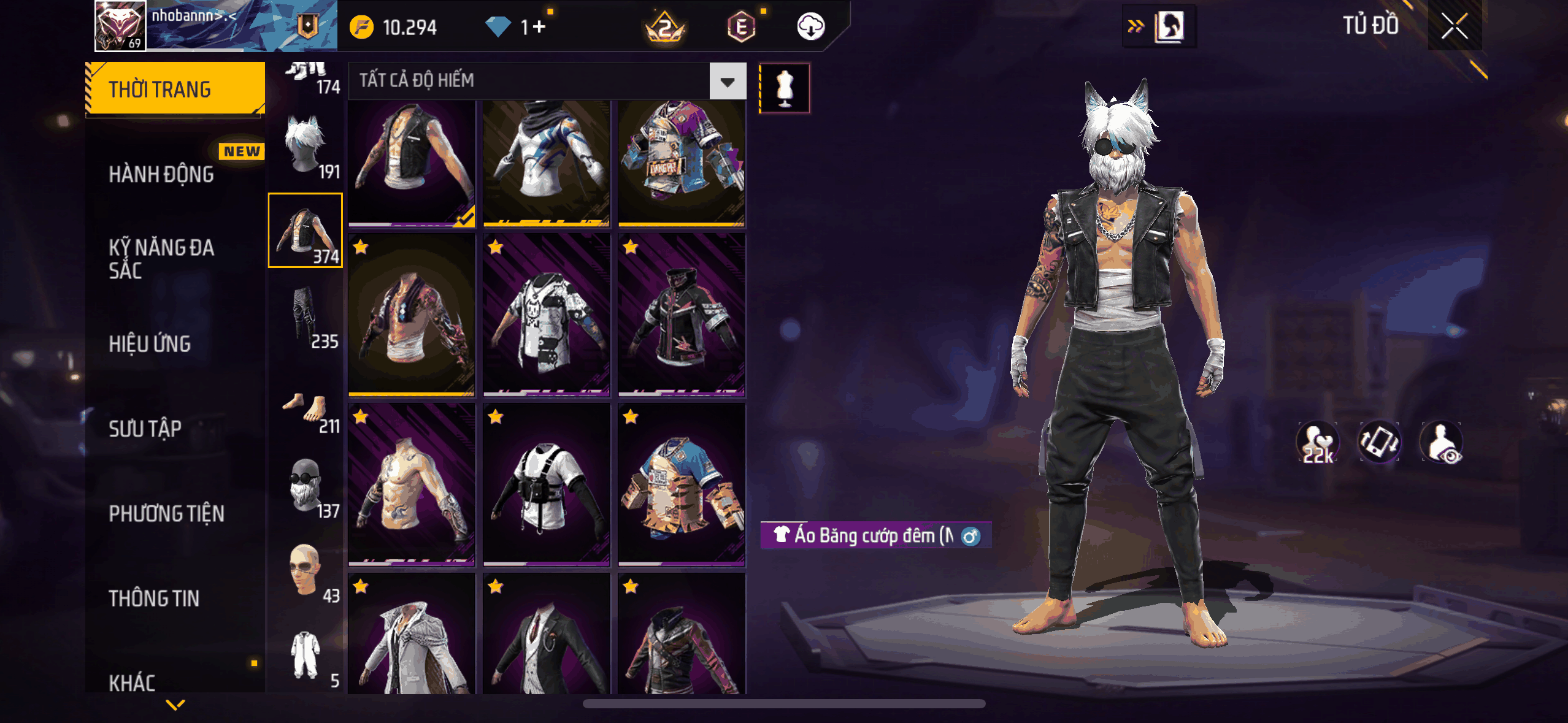Select the white shirt with black harness
Screen dimensions: 1568x723
point(546,484)
